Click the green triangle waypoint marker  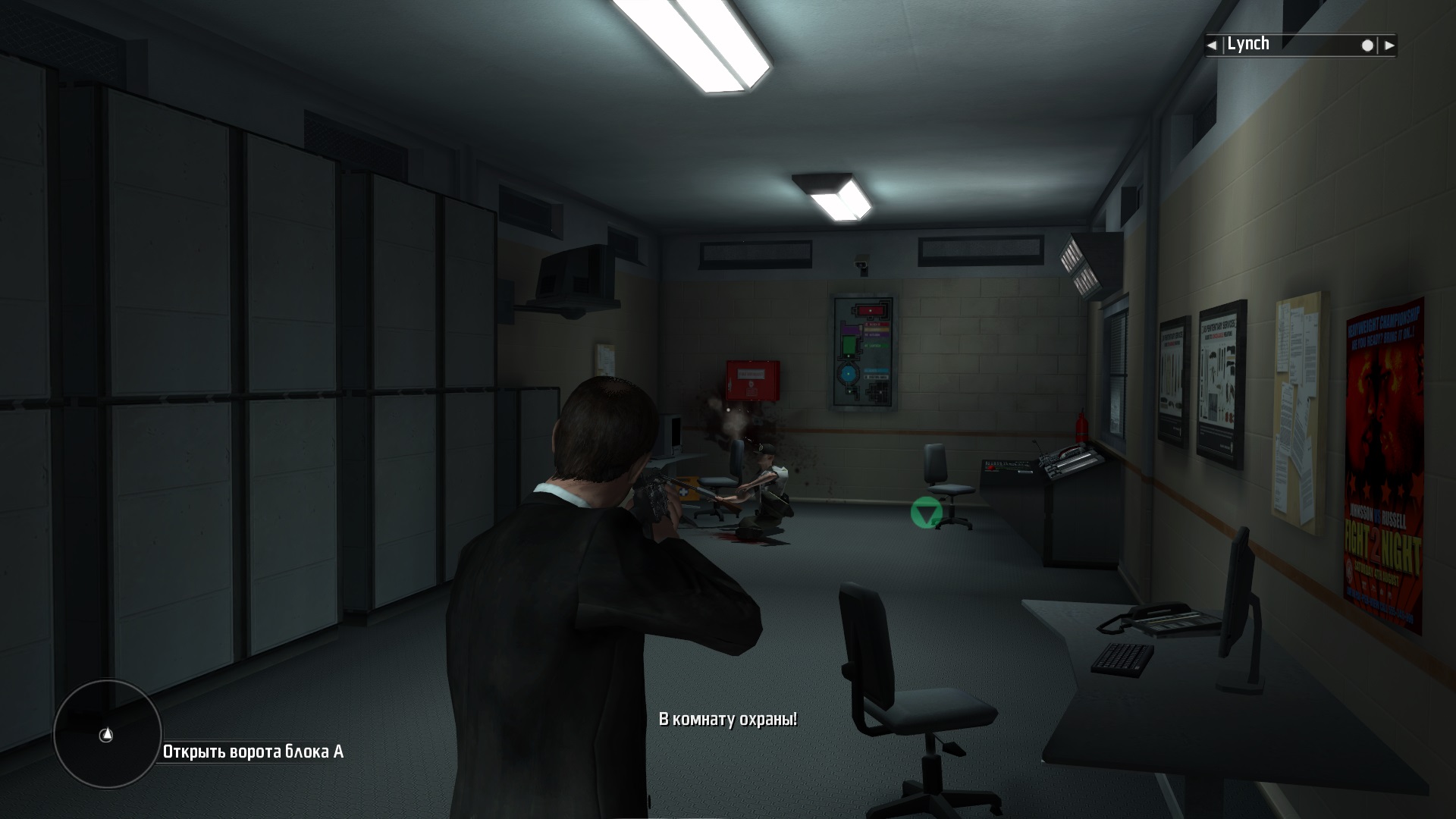pos(926,513)
